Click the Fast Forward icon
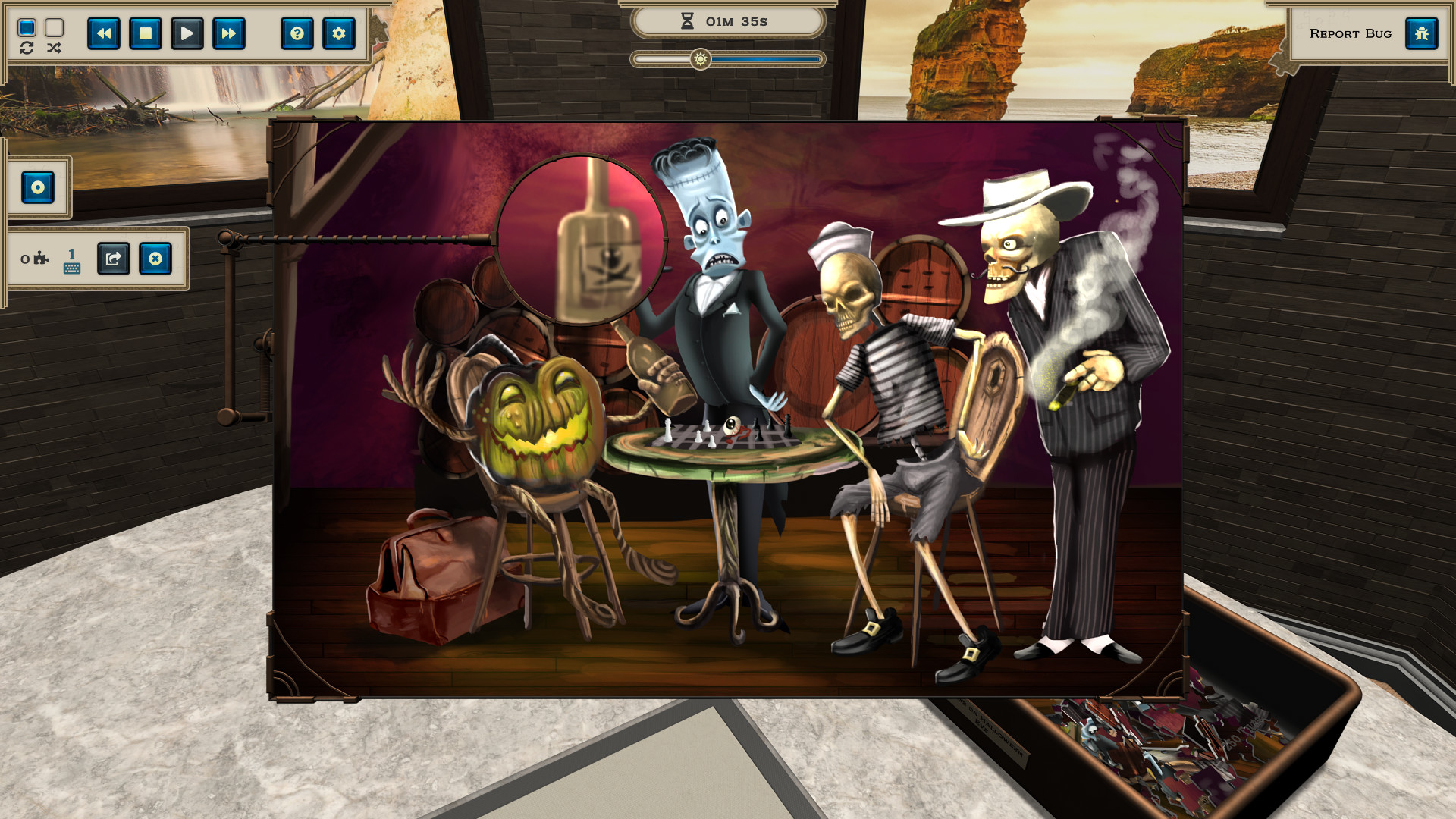This screenshot has width=1456, height=819. coord(229,33)
